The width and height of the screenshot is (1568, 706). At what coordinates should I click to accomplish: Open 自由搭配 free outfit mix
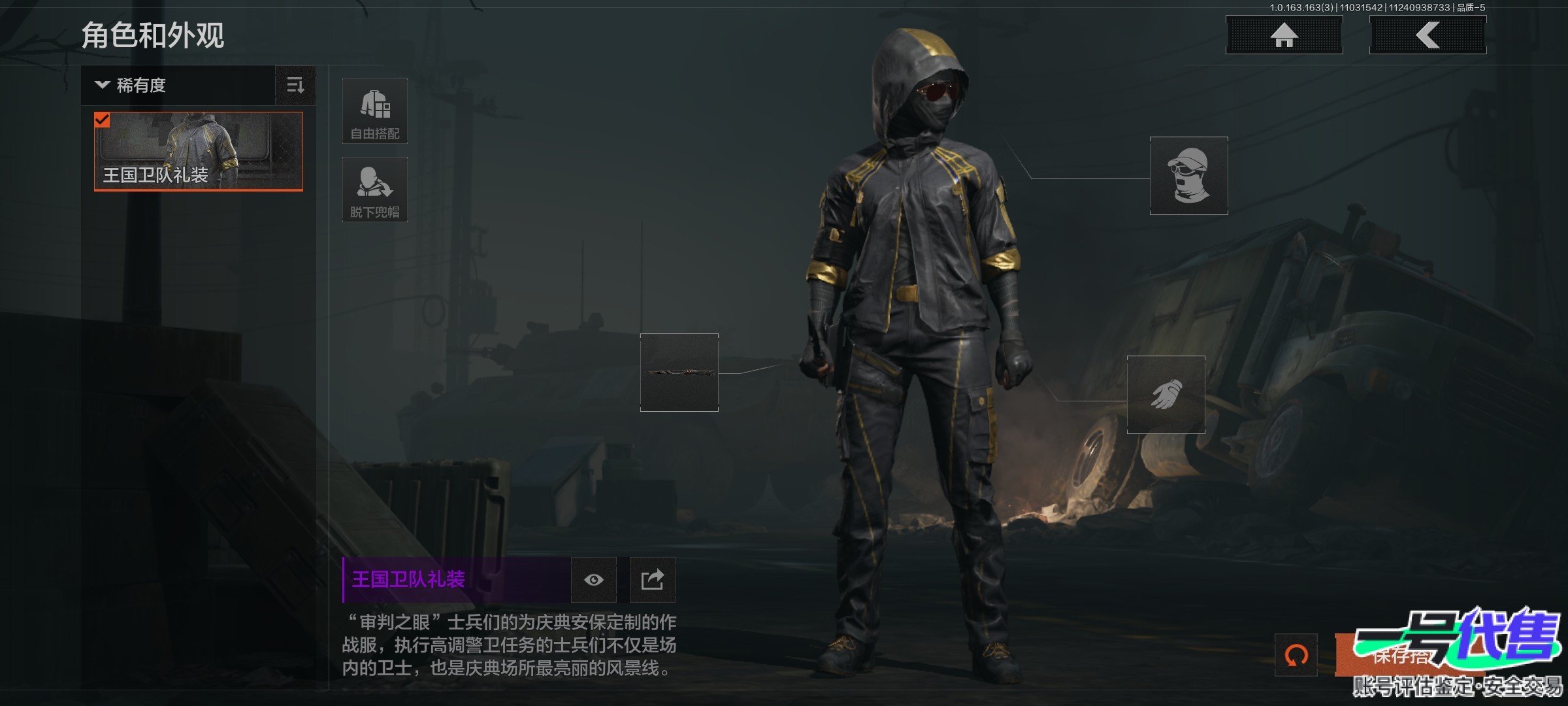[375, 111]
